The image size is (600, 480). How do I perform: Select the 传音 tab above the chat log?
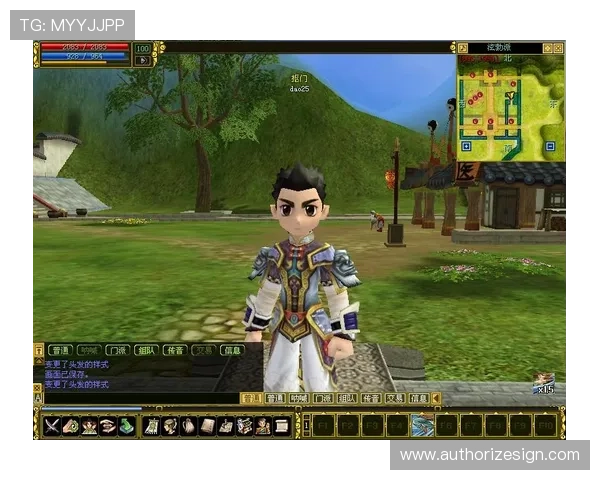(x=175, y=350)
